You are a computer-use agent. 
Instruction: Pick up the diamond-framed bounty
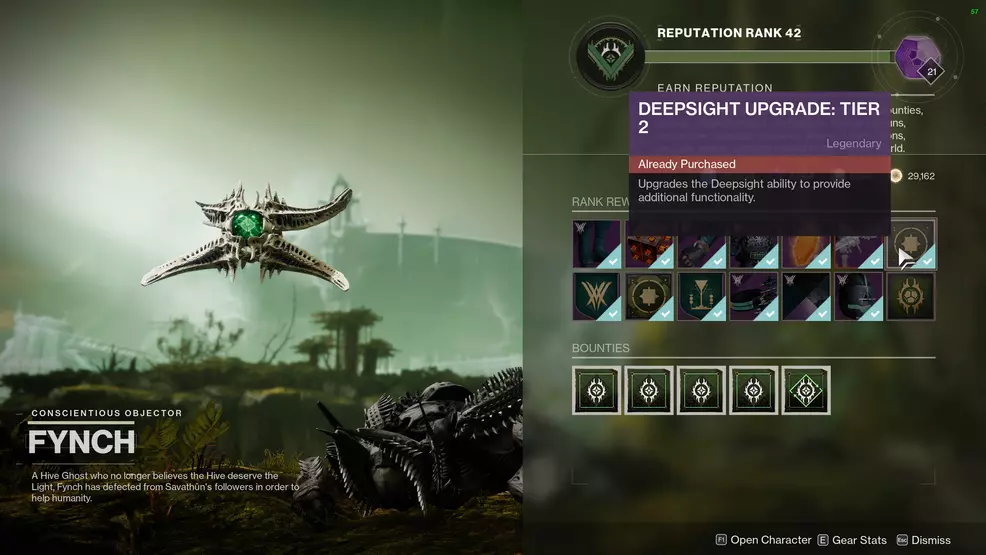[x=806, y=390]
